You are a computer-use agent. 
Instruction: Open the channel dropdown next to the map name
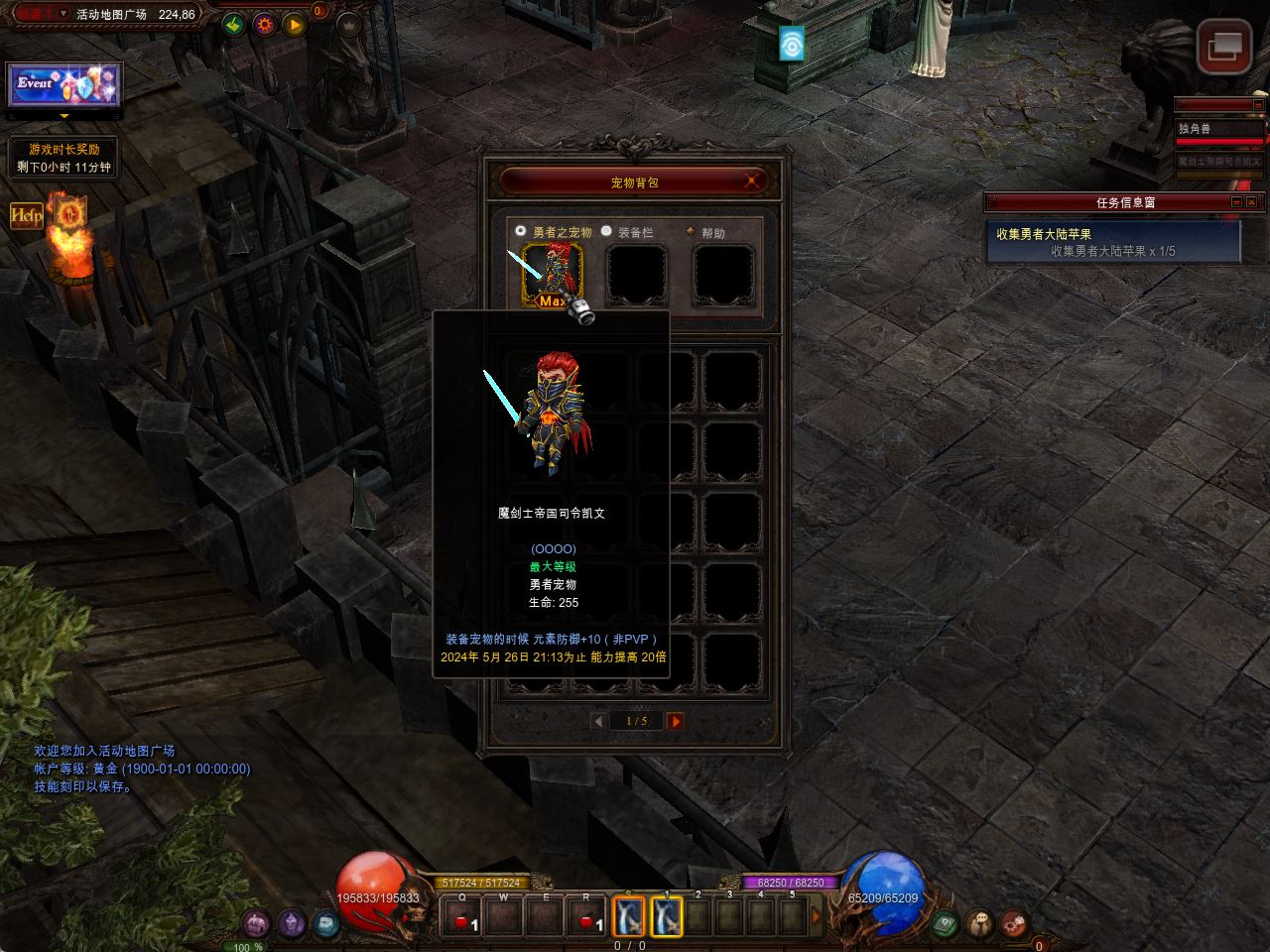[63, 14]
